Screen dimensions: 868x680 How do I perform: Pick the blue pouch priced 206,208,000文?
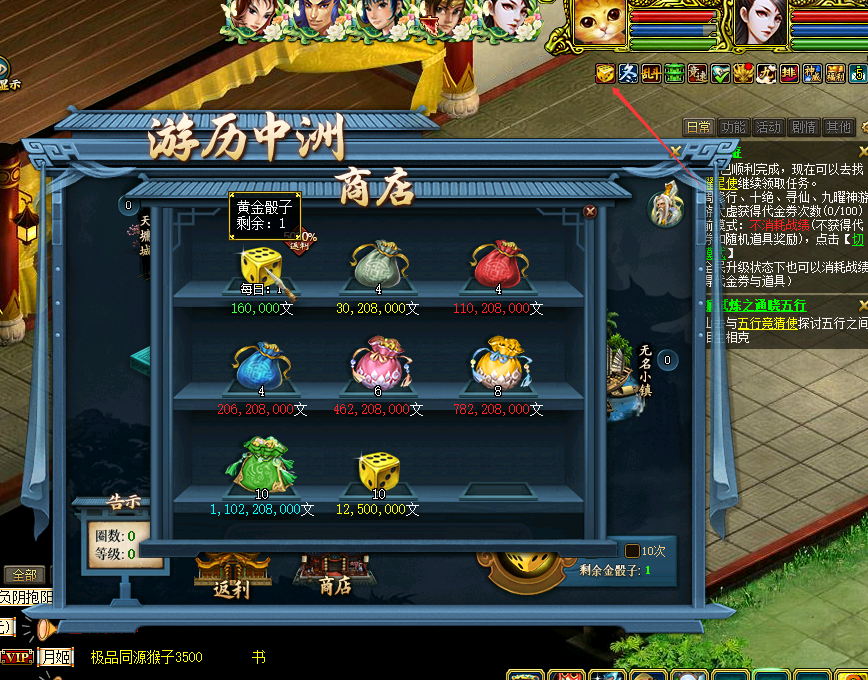pyautogui.click(x=260, y=365)
